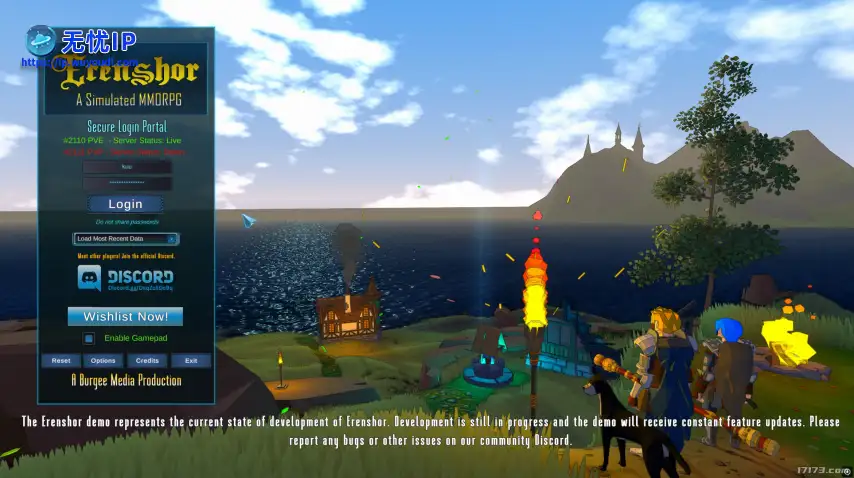The height and width of the screenshot is (478, 854).
Task: Choose the Reset button
Action: tap(61, 360)
